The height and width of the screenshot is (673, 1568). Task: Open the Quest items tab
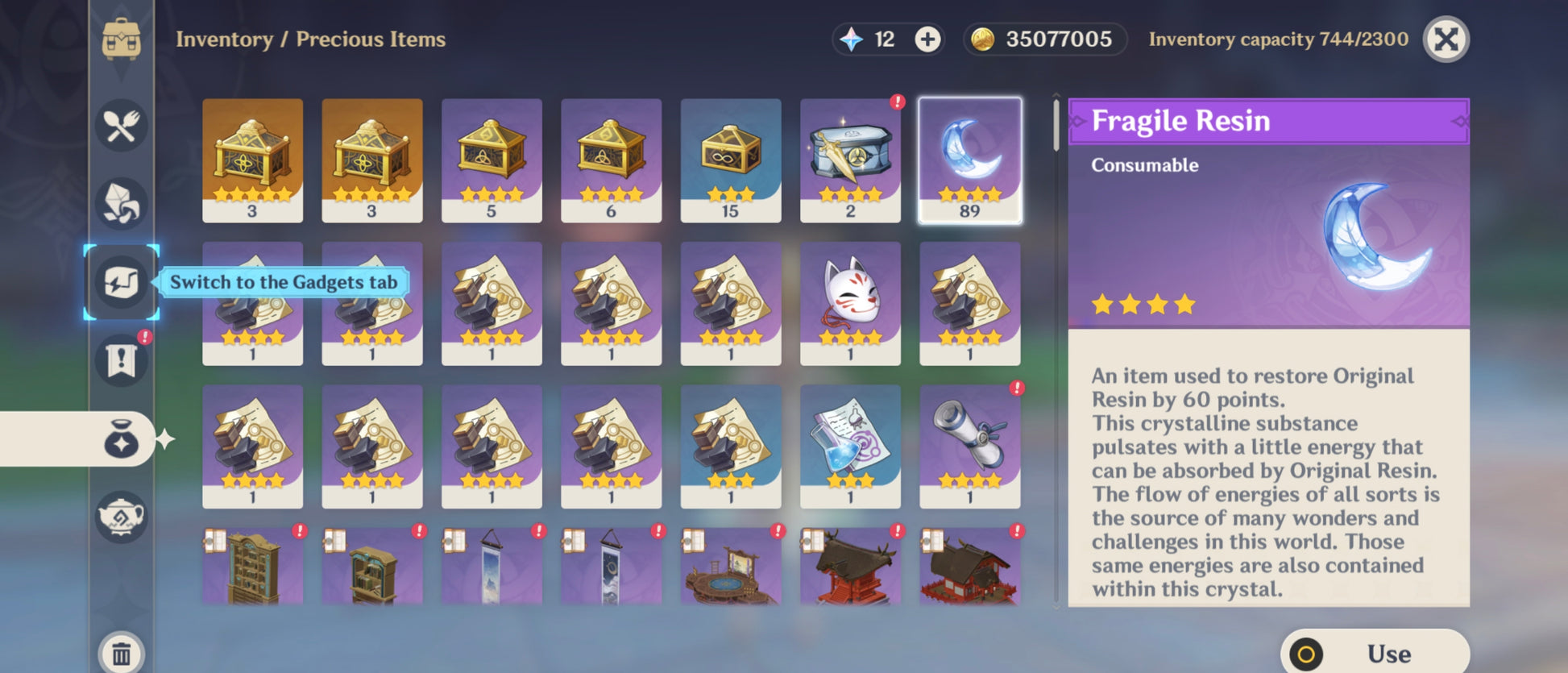click(x=122, y=359)
